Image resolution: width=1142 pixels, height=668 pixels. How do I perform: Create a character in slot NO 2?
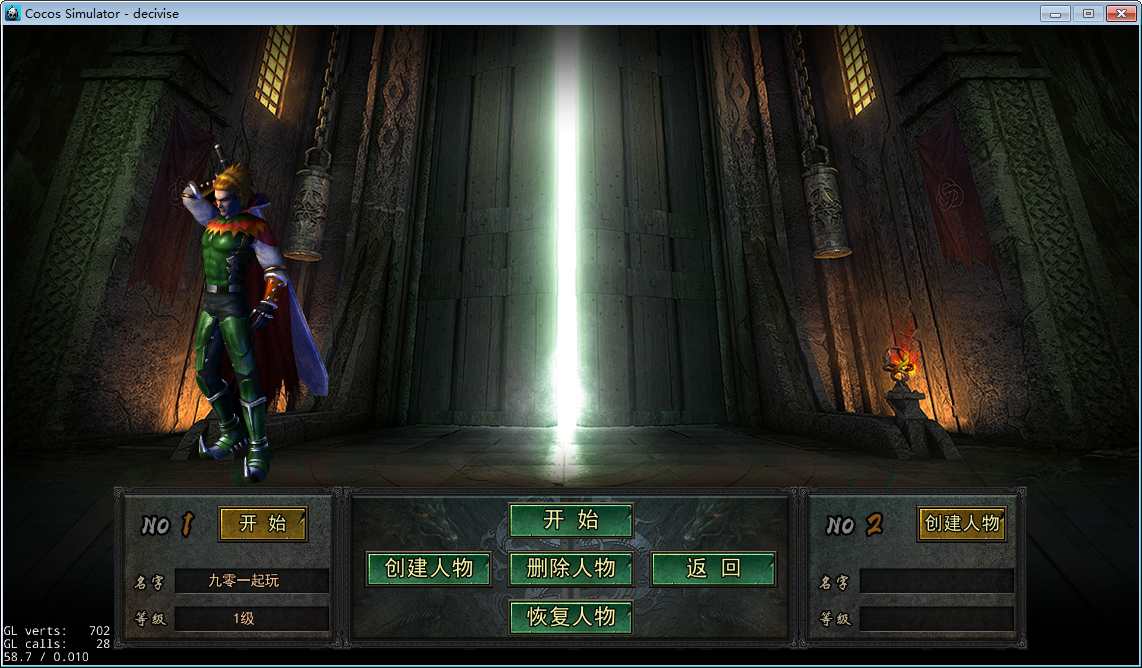click(962, 523)
